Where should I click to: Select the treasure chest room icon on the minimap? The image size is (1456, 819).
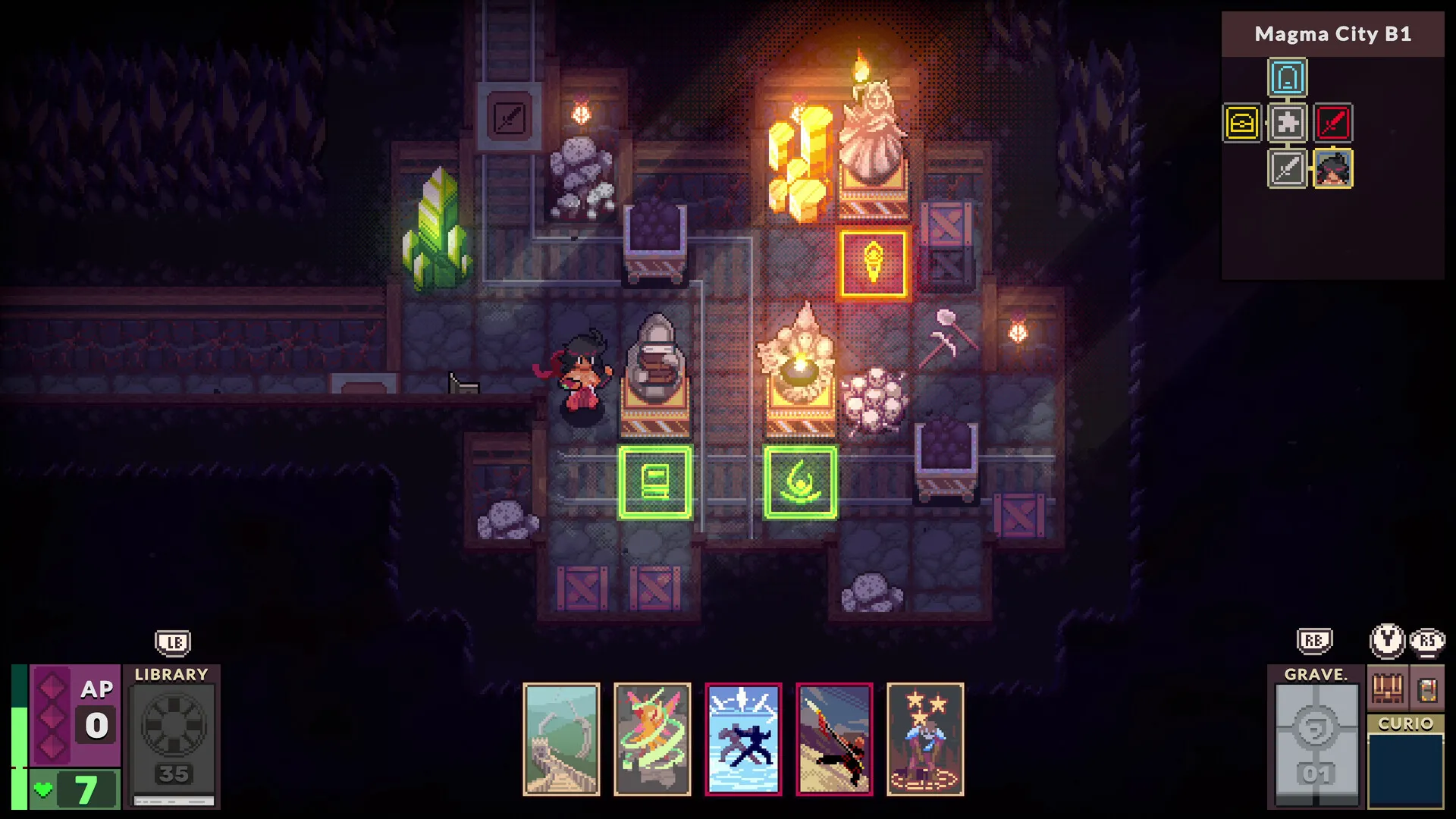1241,124
